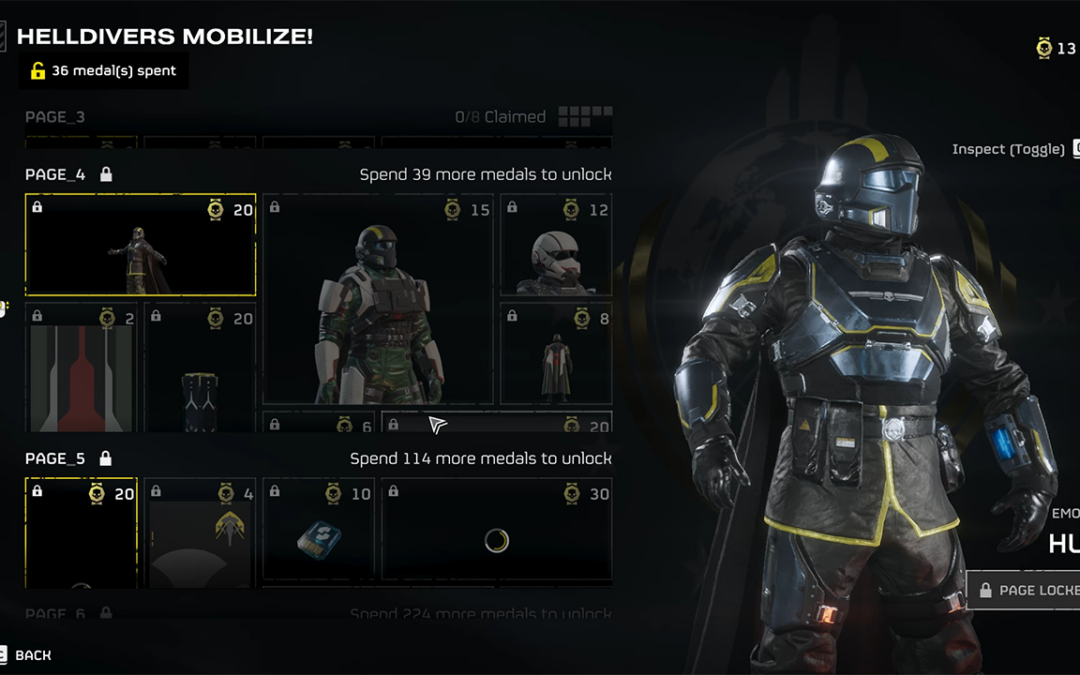Click the Page Locked button
This screenshot has width=1080, height=675.
point(1025,590)
